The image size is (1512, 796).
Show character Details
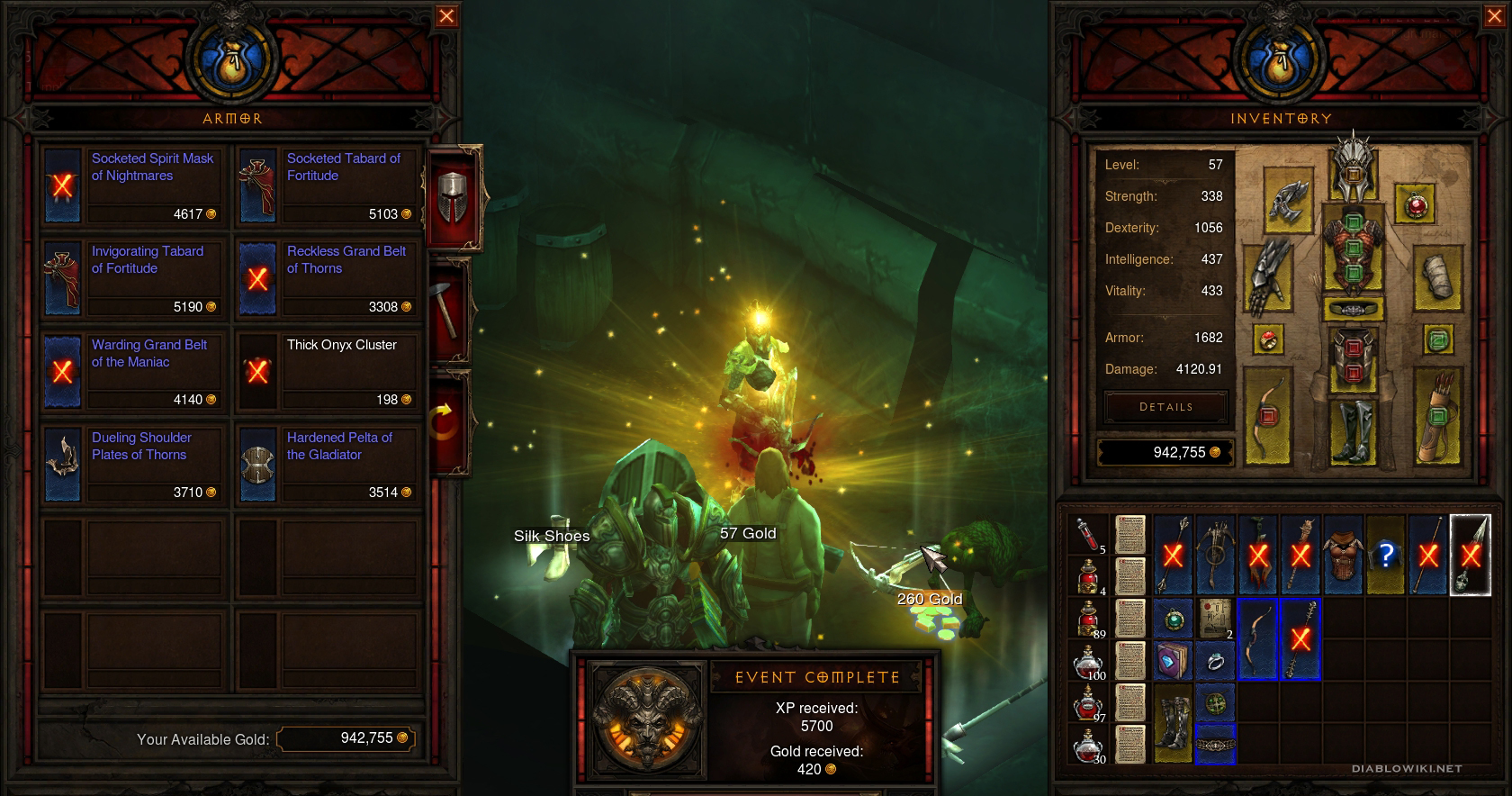[1165, 407]
